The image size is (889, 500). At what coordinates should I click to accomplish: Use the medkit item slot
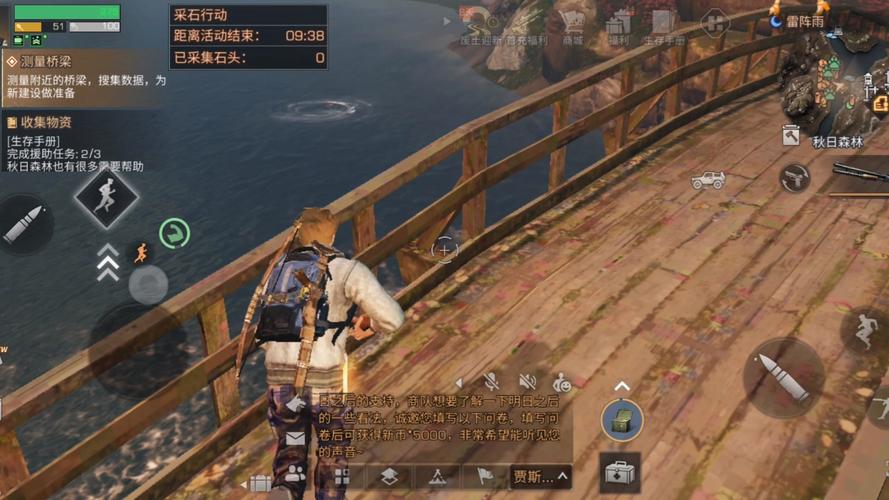click(620, 471)
